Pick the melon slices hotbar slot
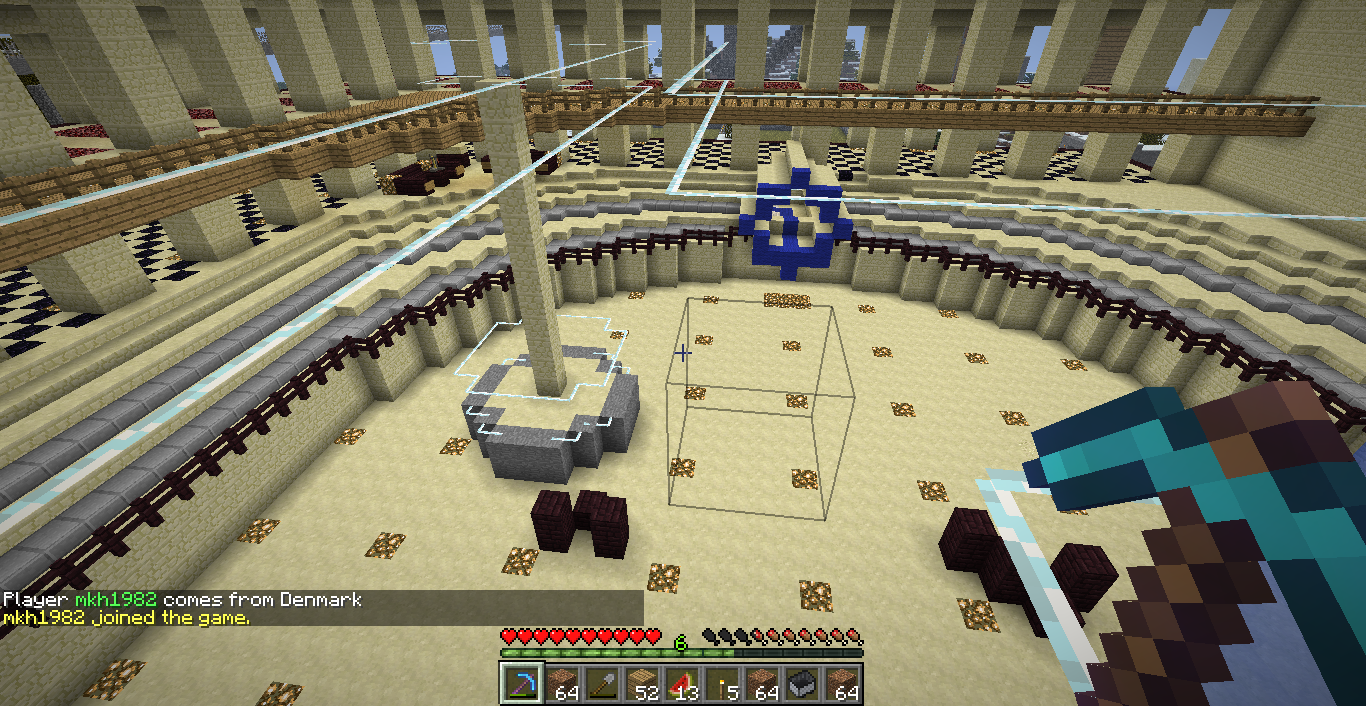 tap(682, 684)
